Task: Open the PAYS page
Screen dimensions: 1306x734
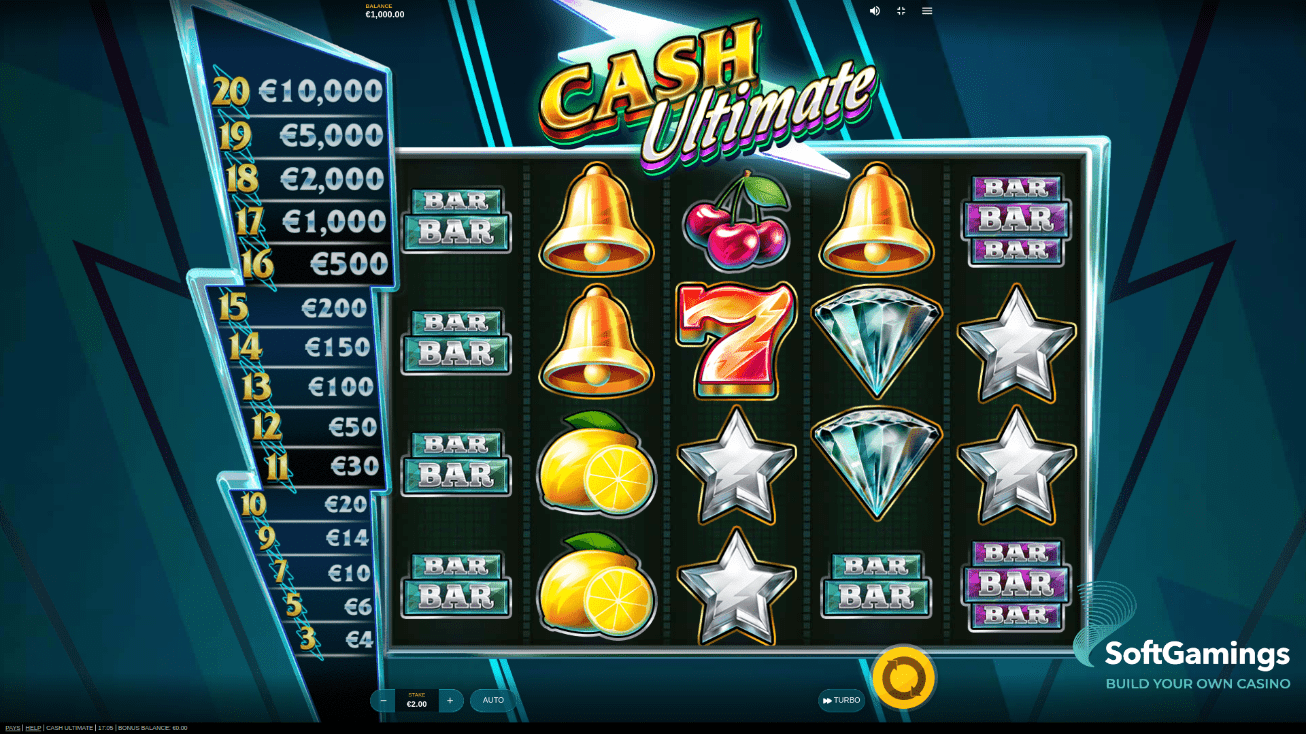Action: [10, 728]
